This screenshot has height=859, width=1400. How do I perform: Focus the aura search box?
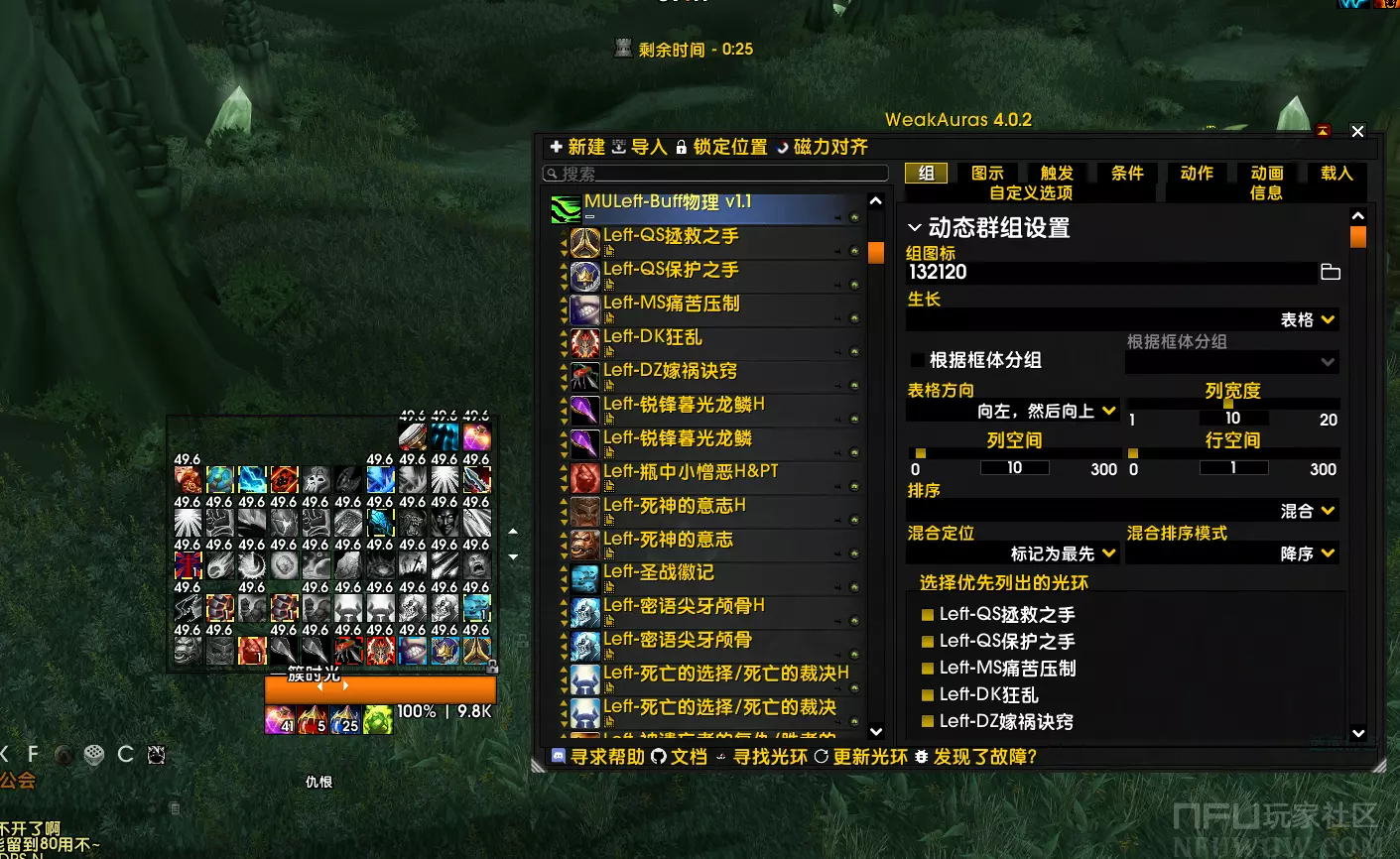(x=715, y=174)
